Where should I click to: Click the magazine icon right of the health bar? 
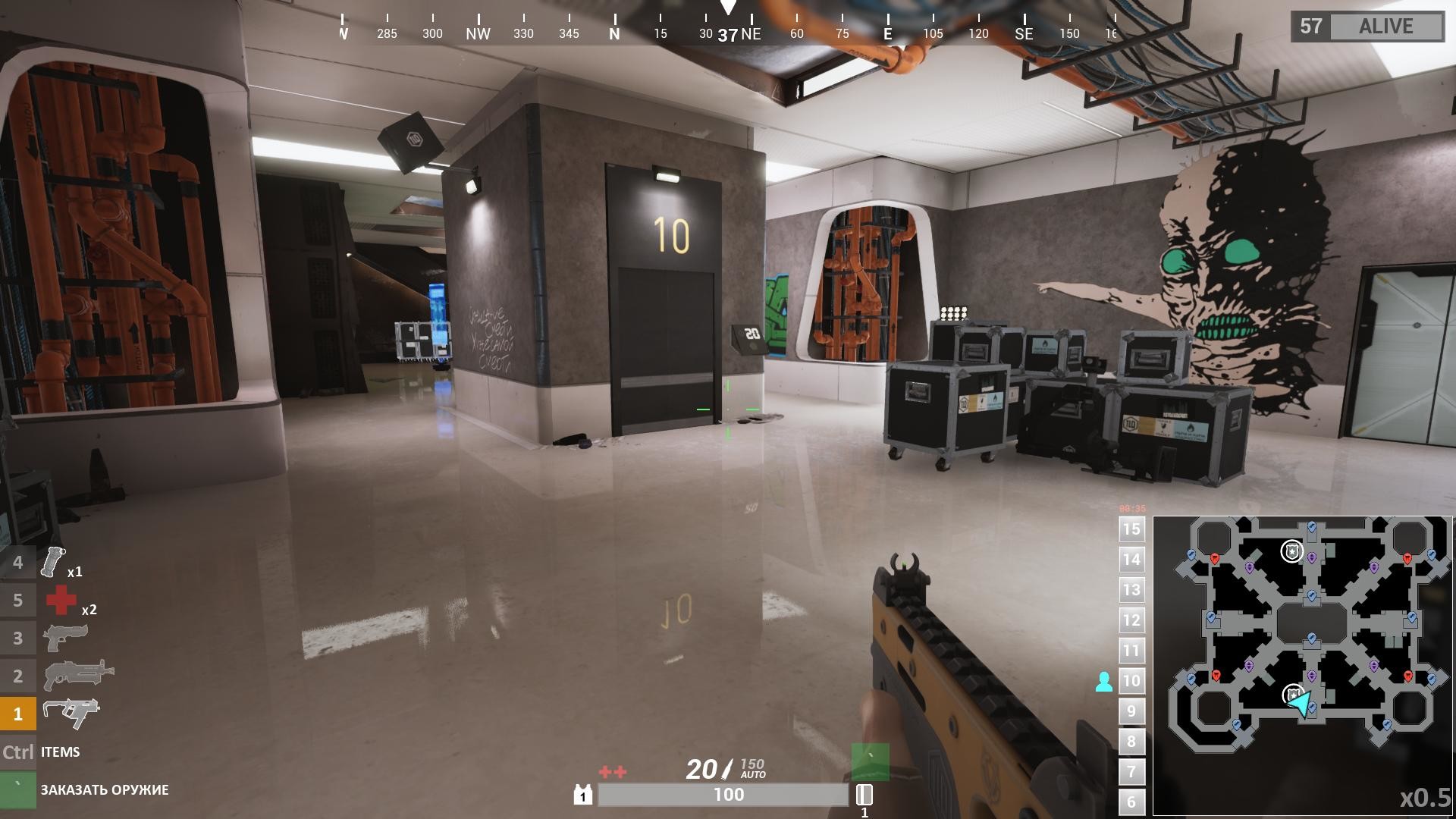click(x=864, y=795)
